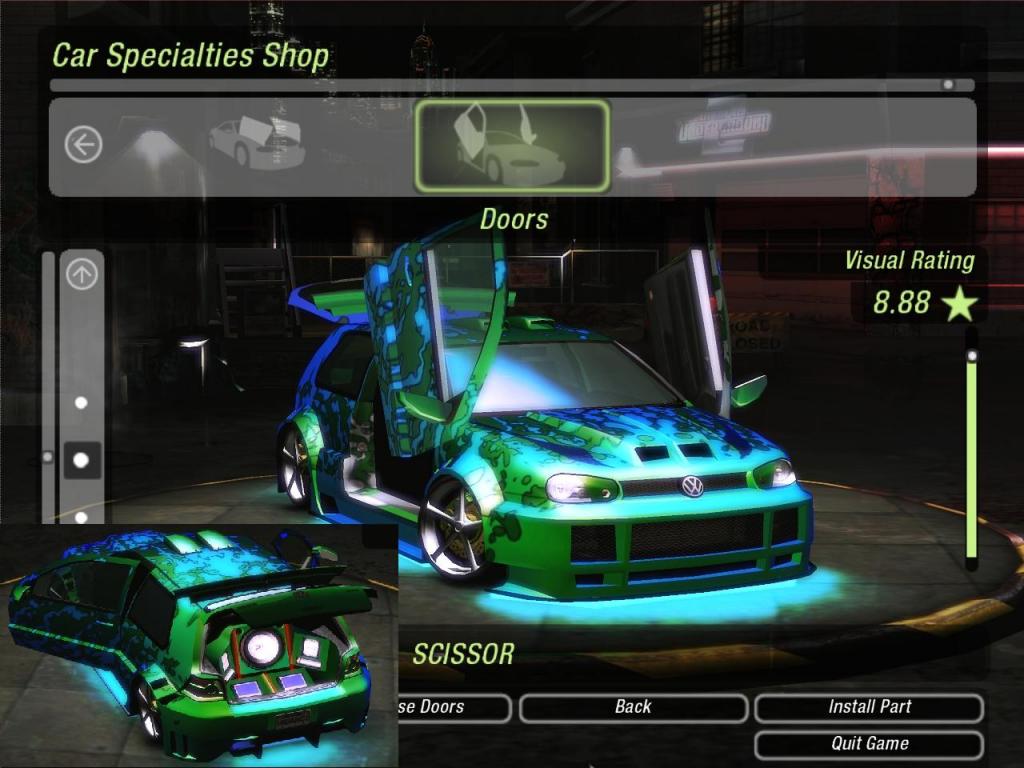This screenshot has width=1024, height=768.
Task: Click the up arrow on the parts list
Action: (82, 274)
